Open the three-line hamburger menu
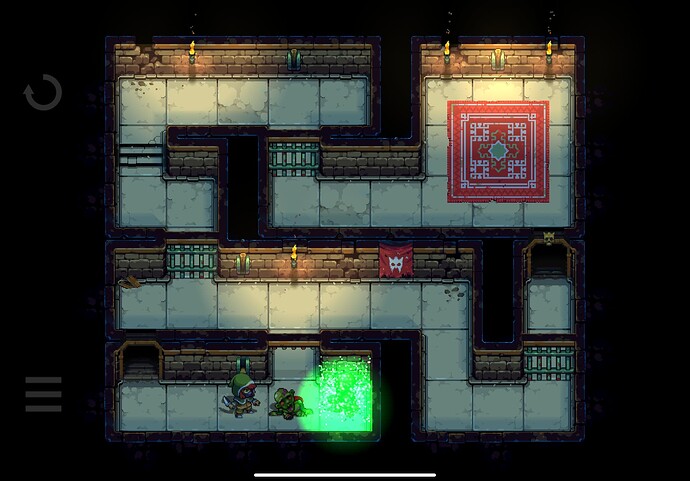 point(43,395)
